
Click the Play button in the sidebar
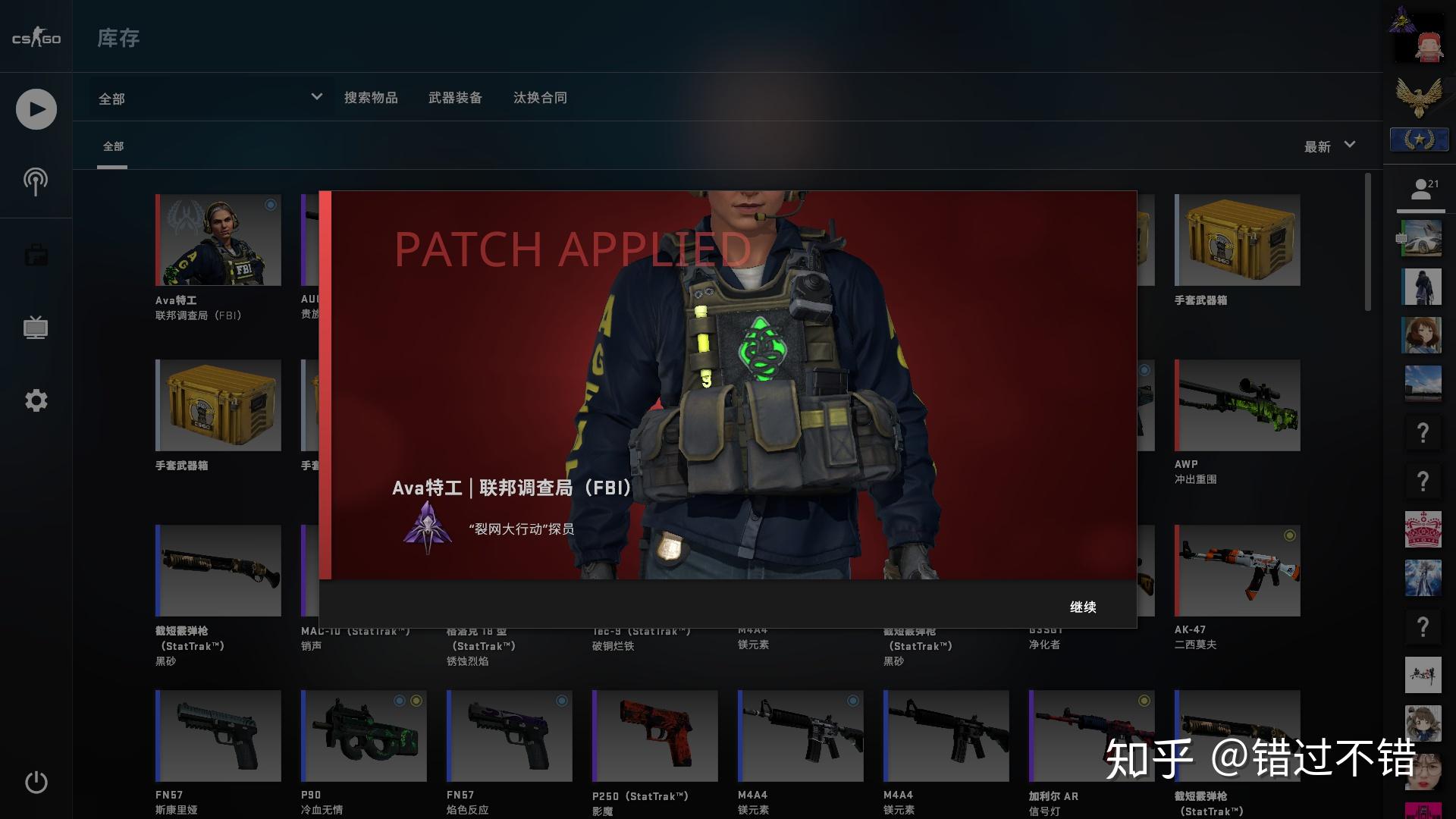(x=35, y=108)
